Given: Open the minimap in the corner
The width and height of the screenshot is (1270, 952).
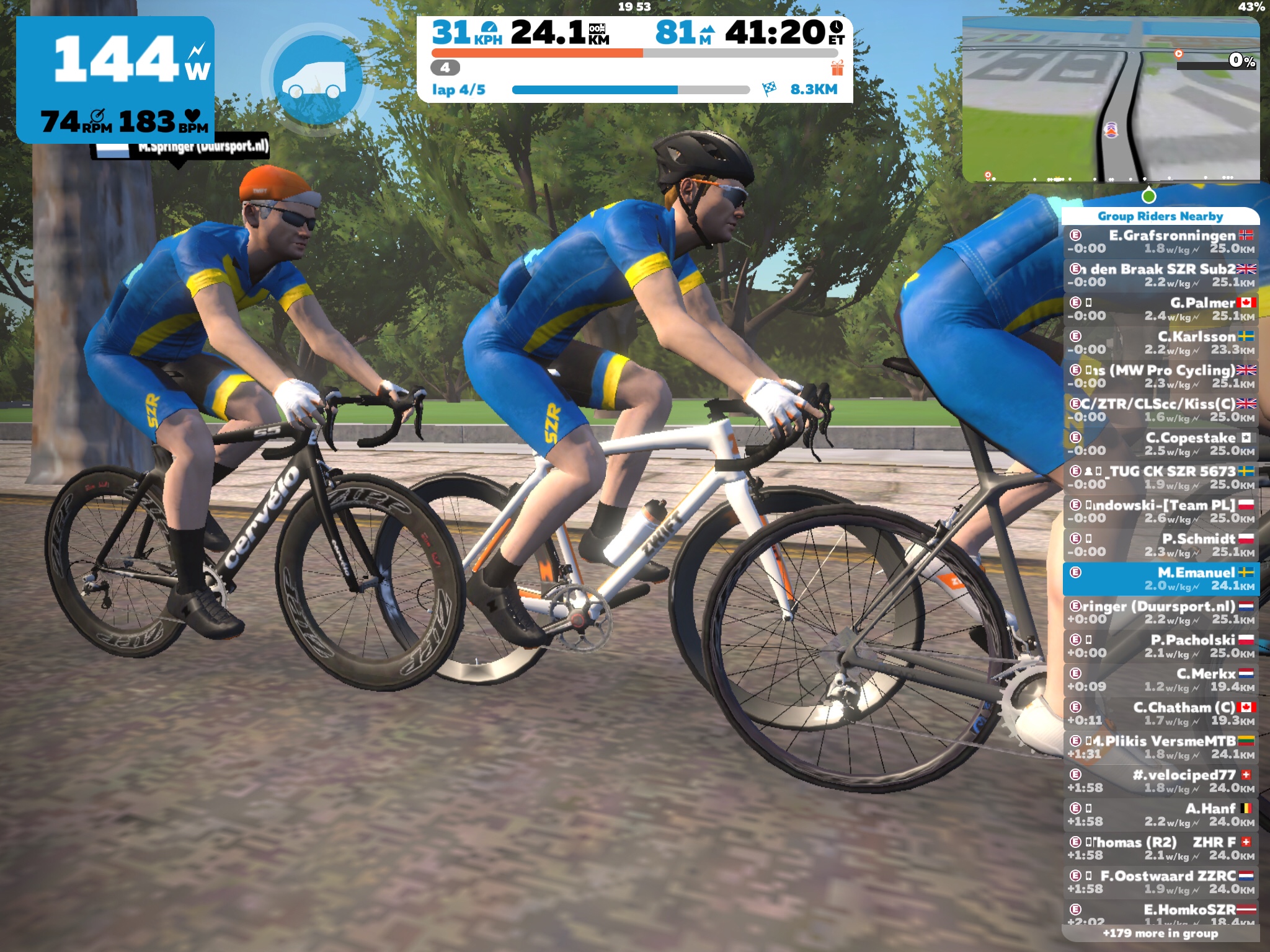Looking at the screenshot, I should tap(1110, 99).
